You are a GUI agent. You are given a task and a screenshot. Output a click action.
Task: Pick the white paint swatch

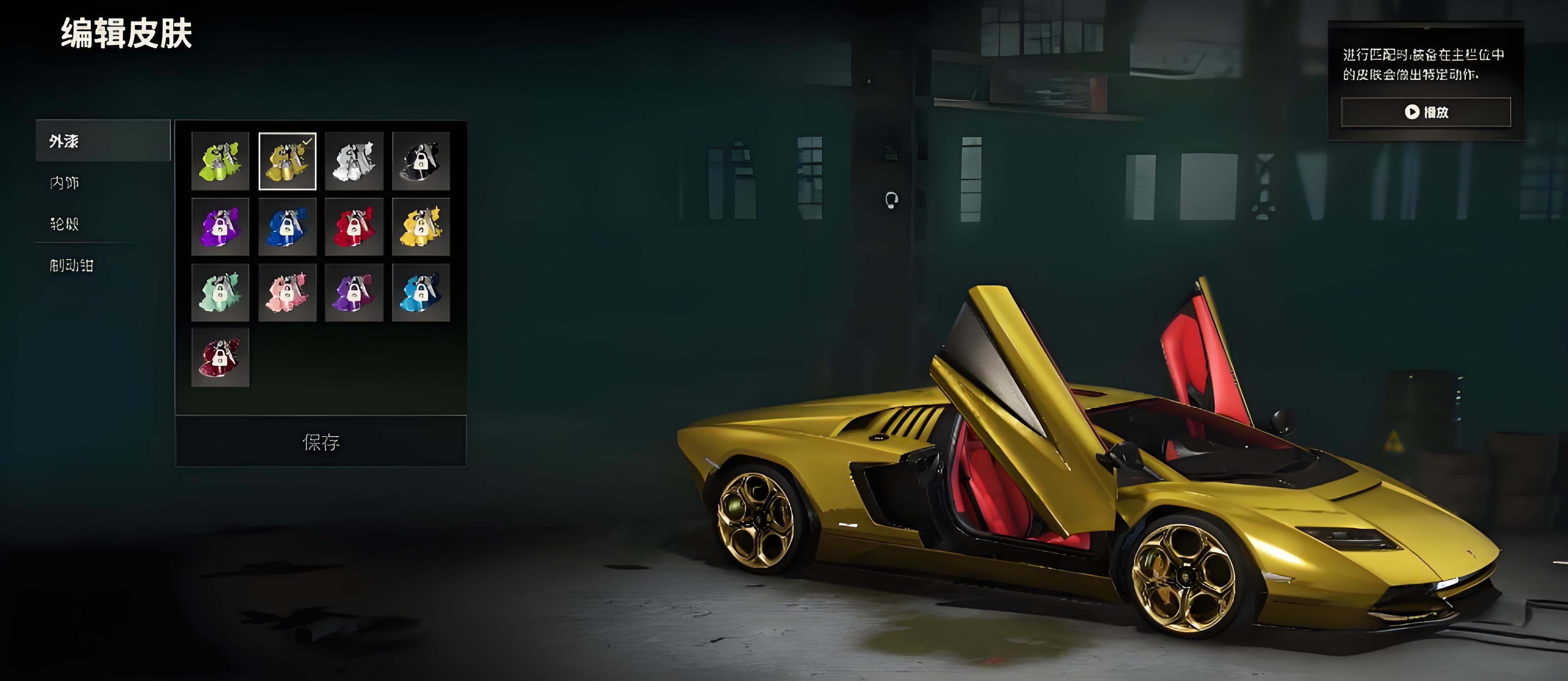coord(354,161)
